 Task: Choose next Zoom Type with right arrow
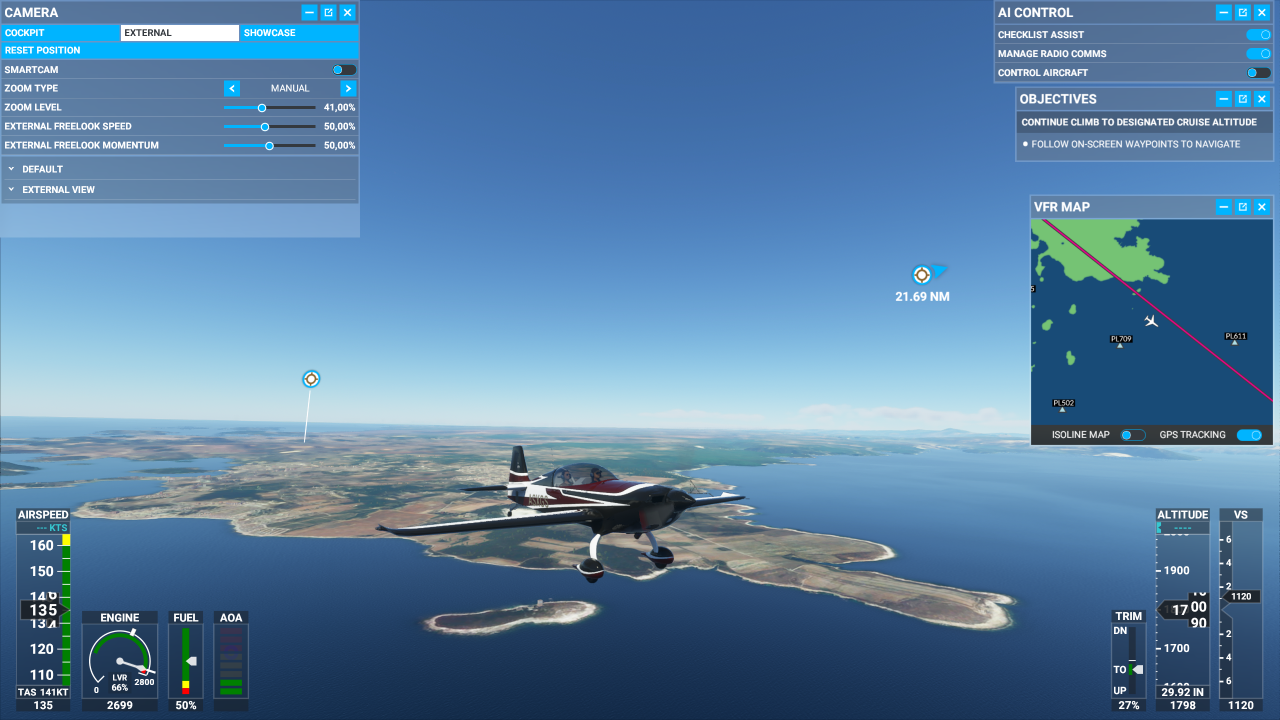pyautogui.click(x=348, y=88)
